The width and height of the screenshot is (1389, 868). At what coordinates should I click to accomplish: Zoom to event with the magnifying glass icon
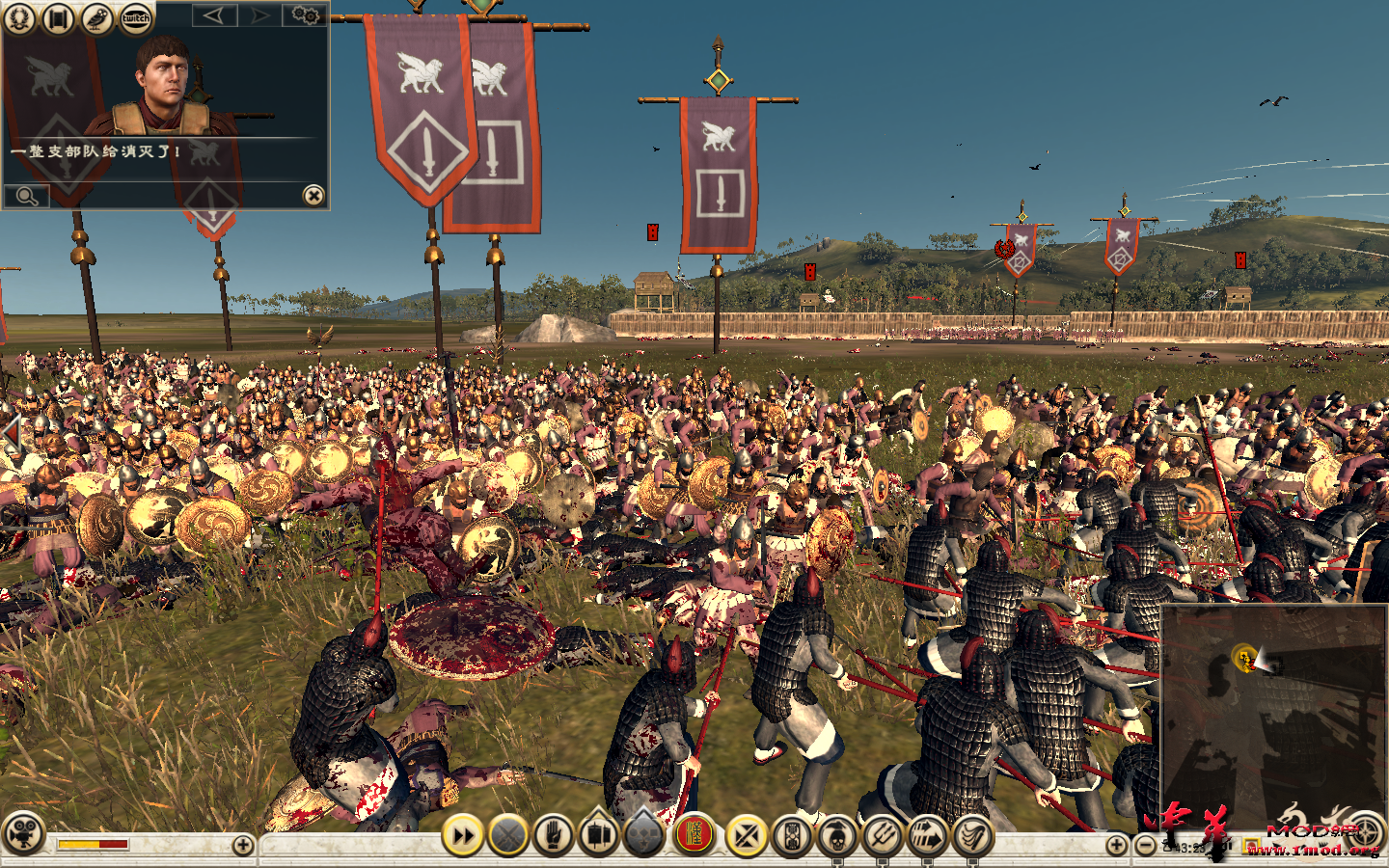[26, 199]
